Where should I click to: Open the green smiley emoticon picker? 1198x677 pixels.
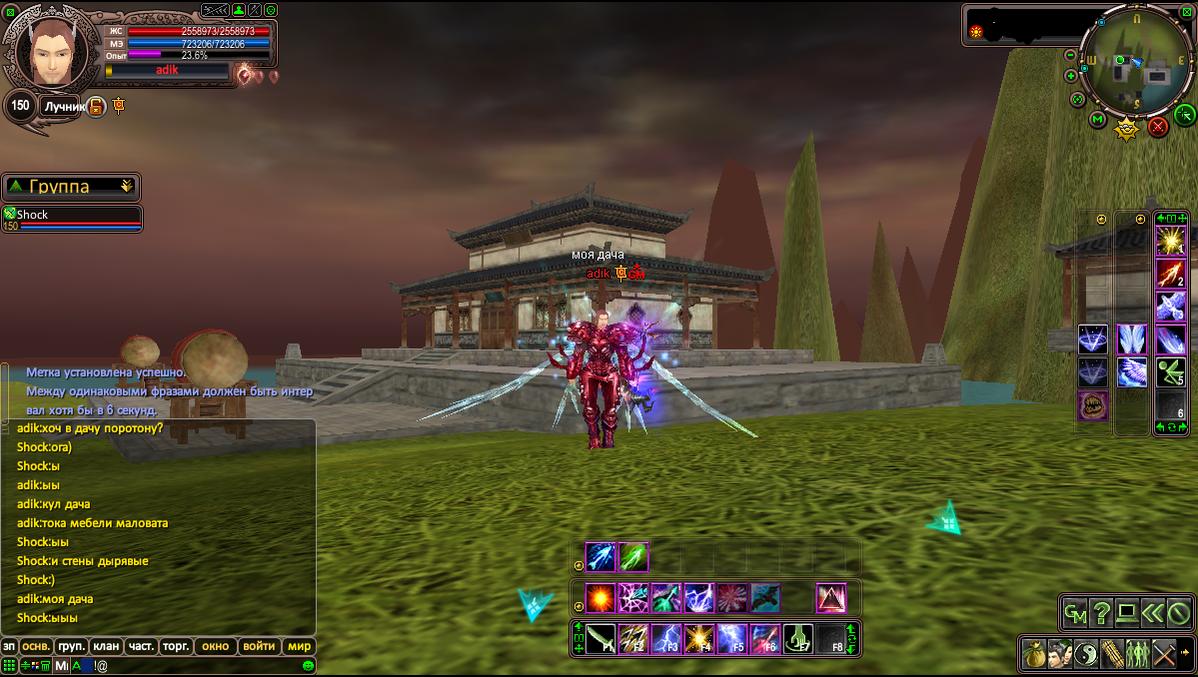pyautogui.click(x=308, y=665)
